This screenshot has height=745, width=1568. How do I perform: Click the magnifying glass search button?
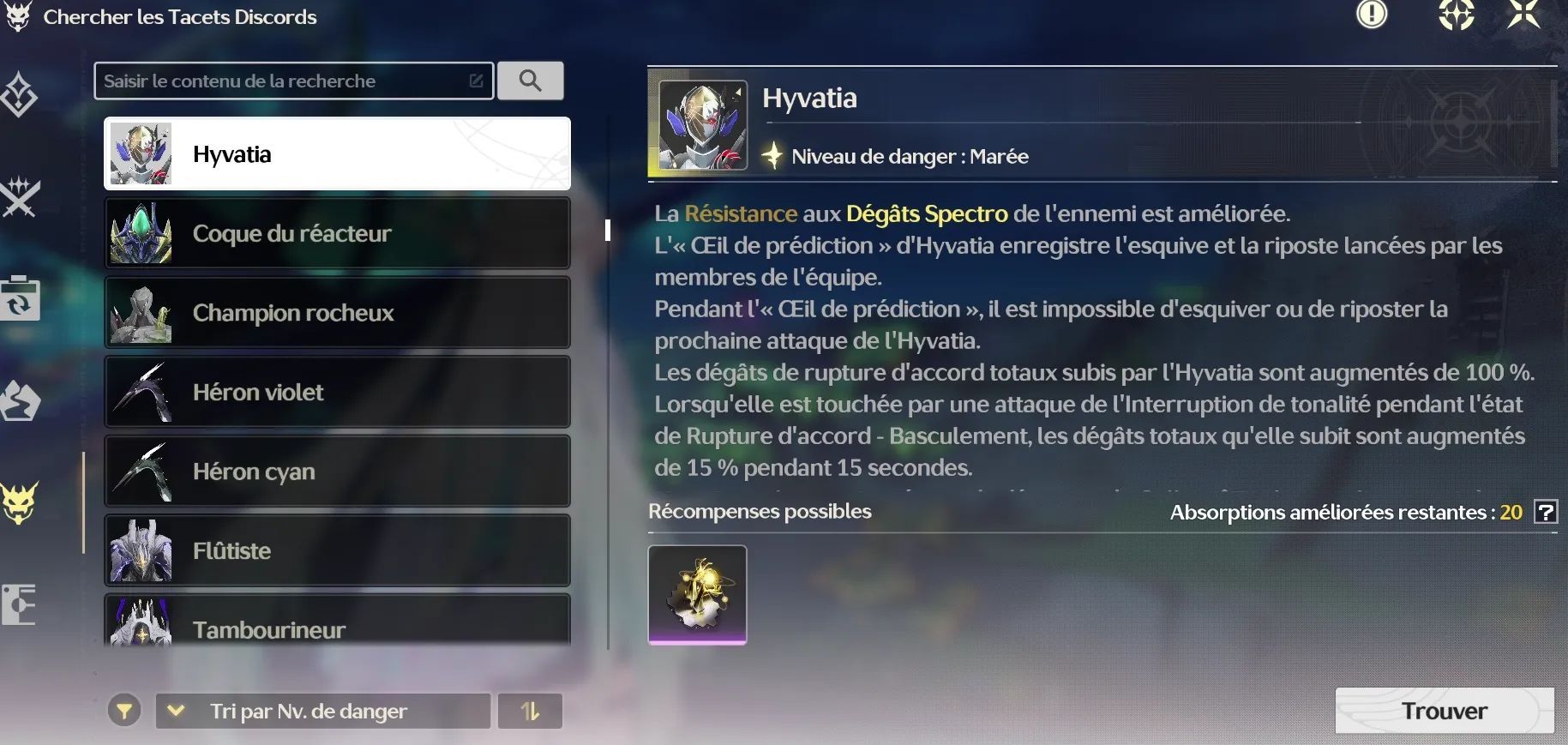[x=531, y=81]
